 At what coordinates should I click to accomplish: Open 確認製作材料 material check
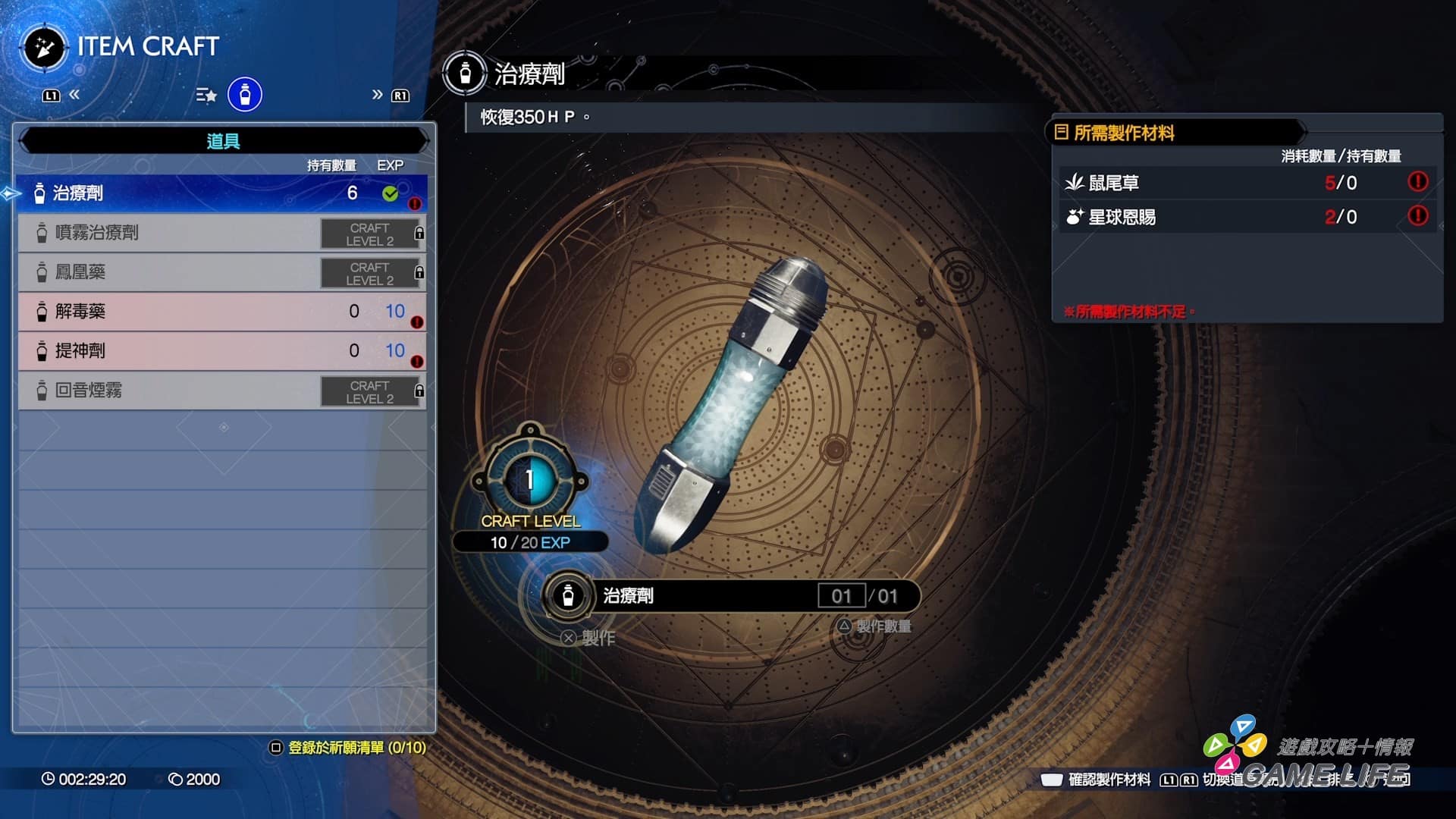click(1097, 780)
